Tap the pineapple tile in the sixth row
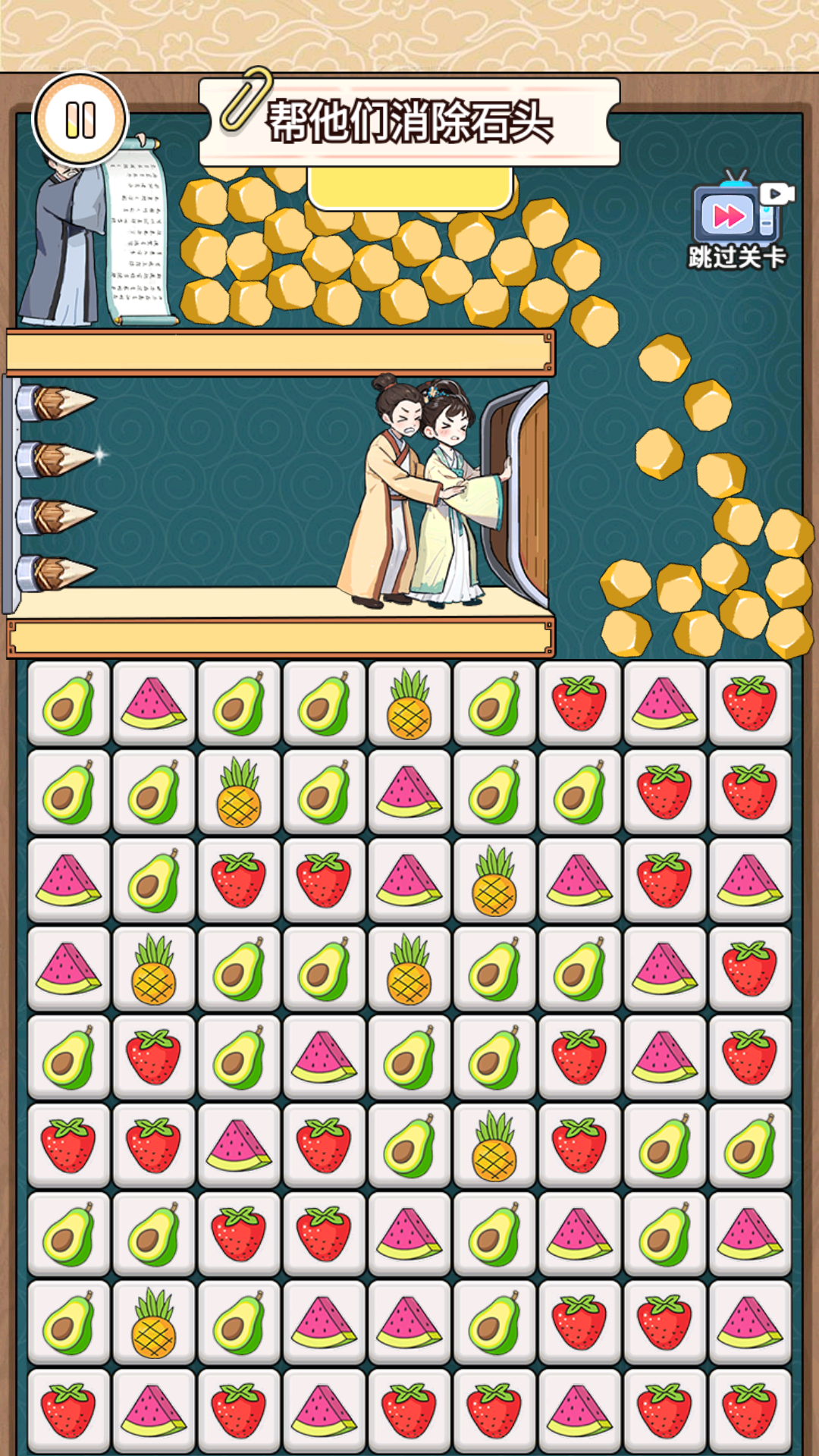The height and width of the screenshot is (1456, 819). (494, 1146)
